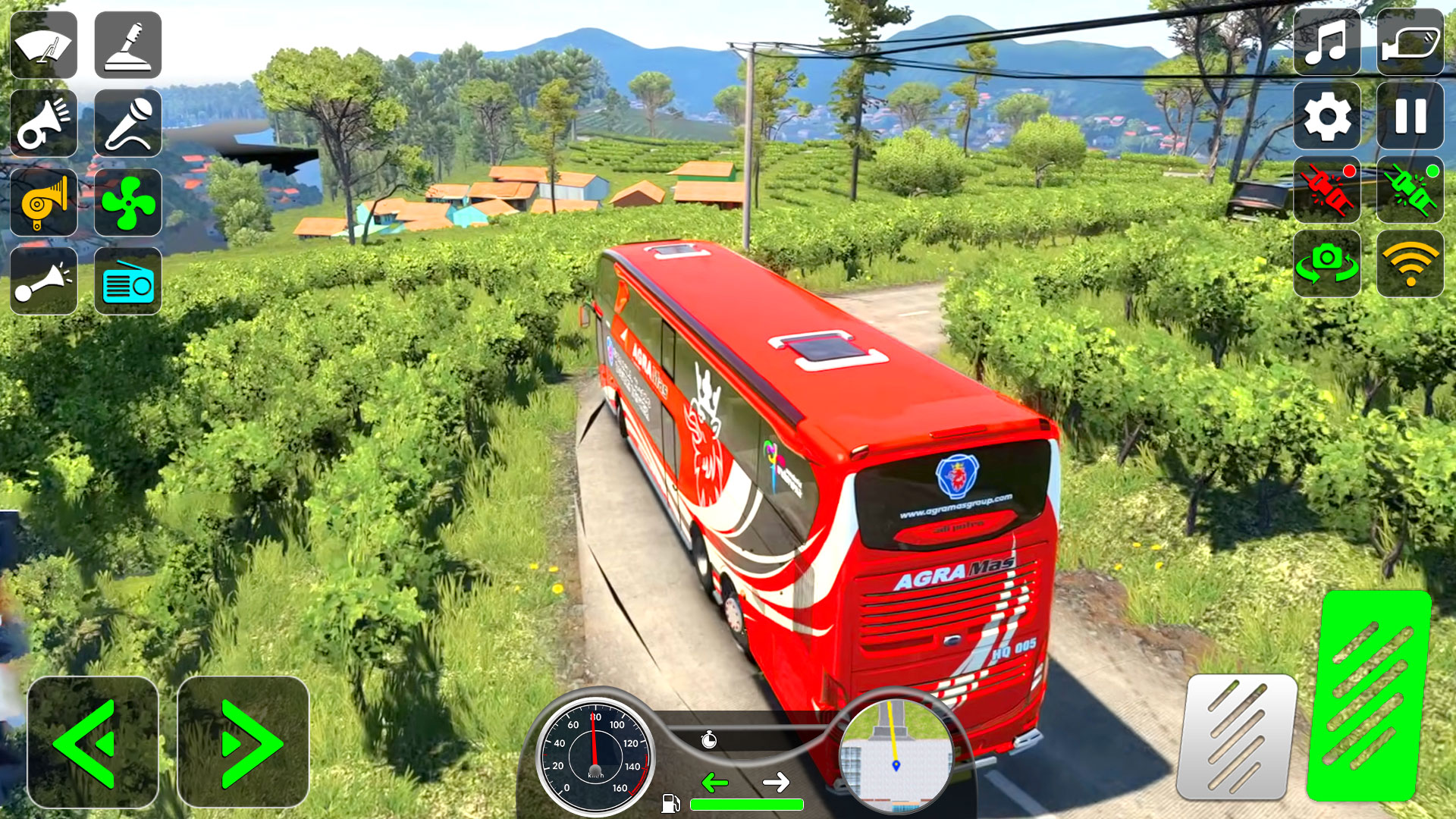The image size is (1456, 819).
Task: Blow the white bugle horn
Action: click(44, 281)
